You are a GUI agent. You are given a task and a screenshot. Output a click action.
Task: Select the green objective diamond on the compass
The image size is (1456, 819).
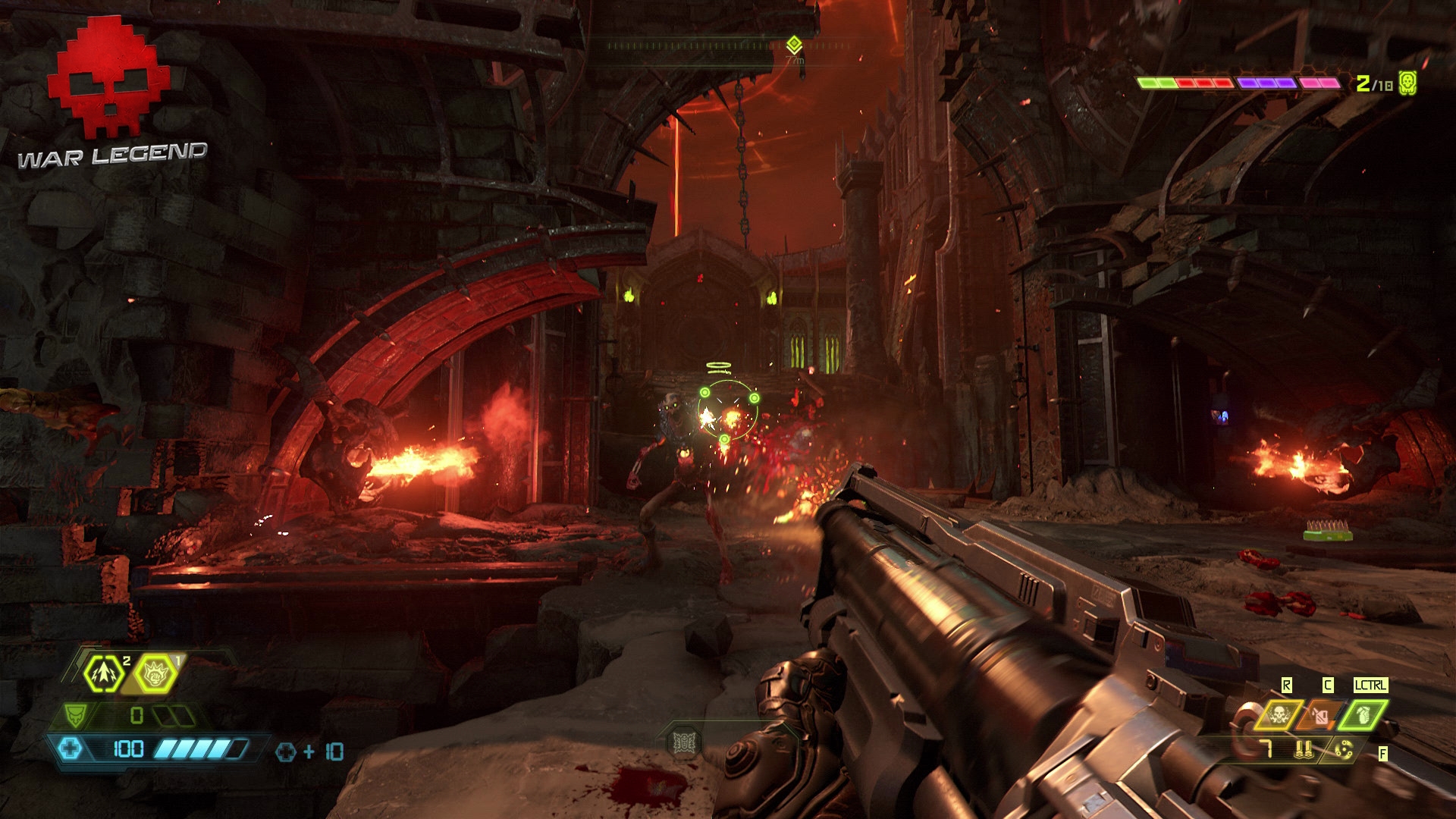pos(794,44)
